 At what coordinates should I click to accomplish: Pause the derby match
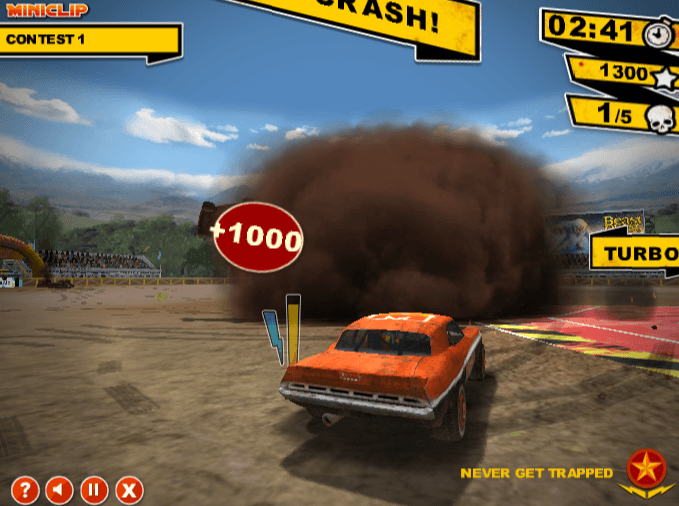[x=94, y=490]
